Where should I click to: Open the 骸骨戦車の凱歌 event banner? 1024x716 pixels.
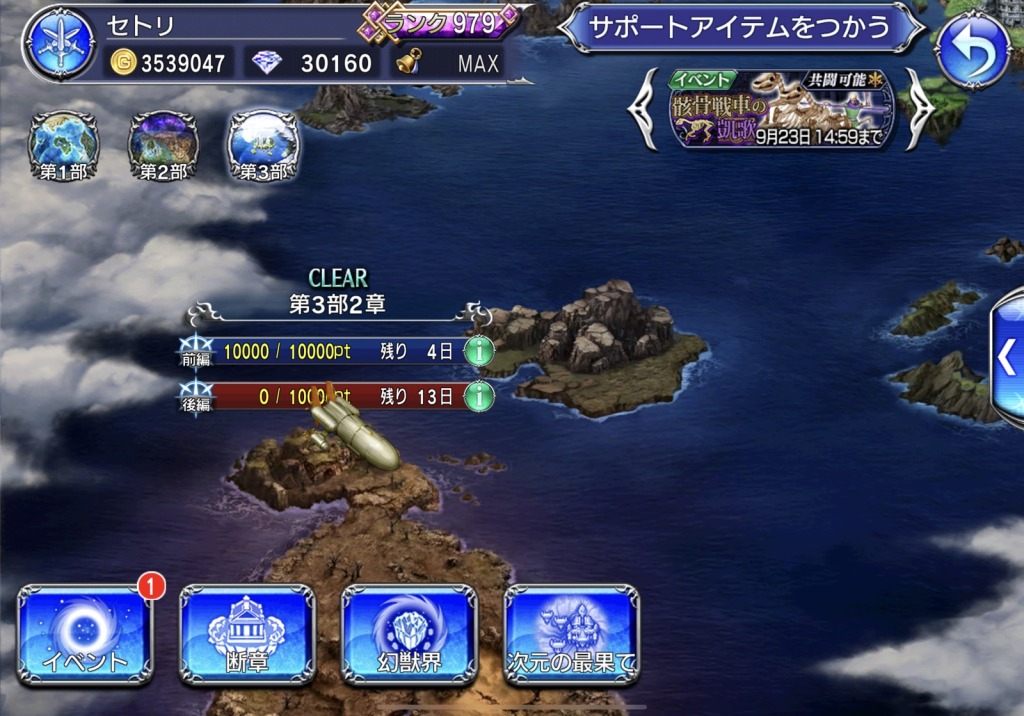[x=781, y=110]
